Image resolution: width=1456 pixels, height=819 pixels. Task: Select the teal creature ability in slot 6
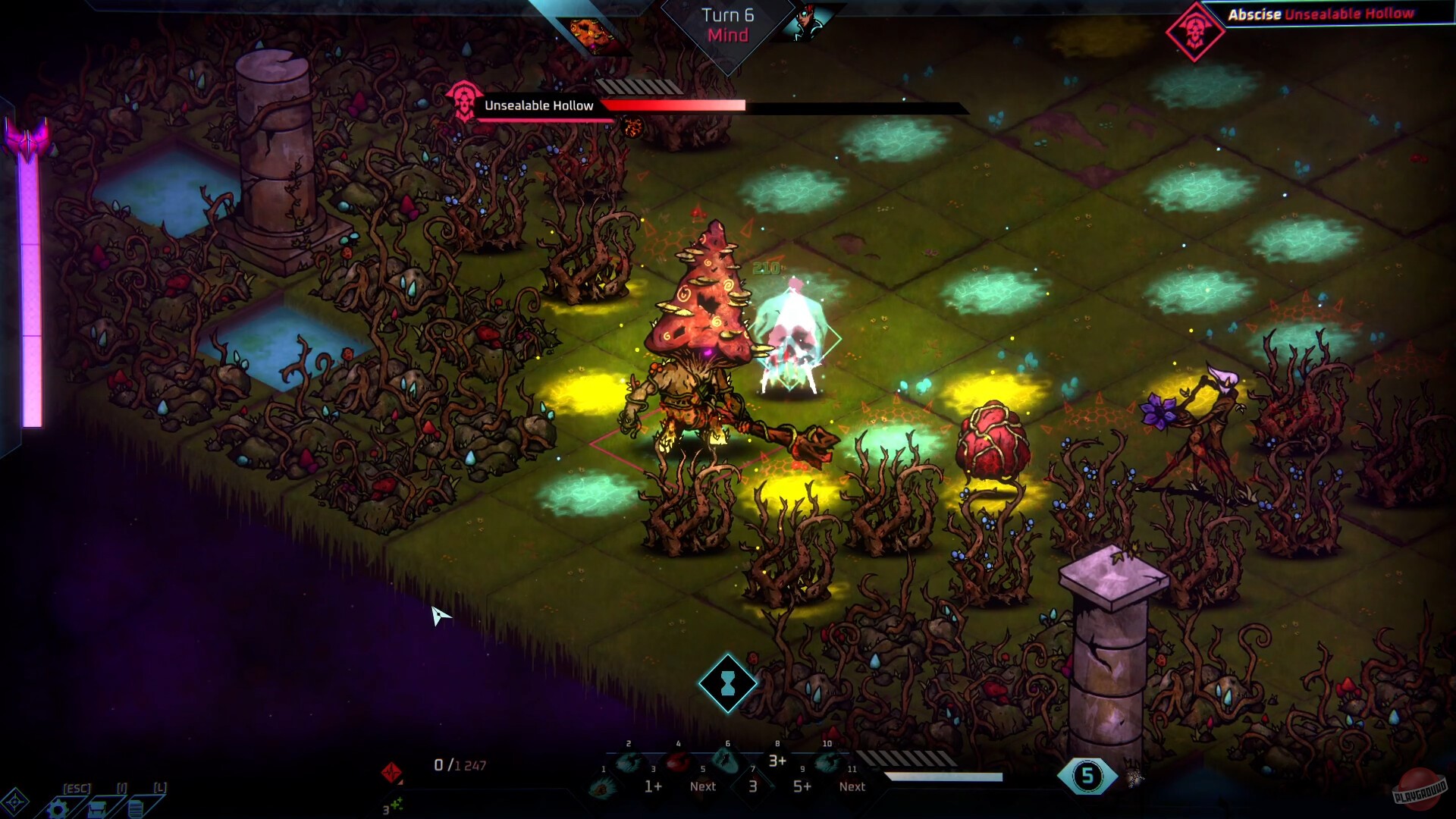(726, 760)
